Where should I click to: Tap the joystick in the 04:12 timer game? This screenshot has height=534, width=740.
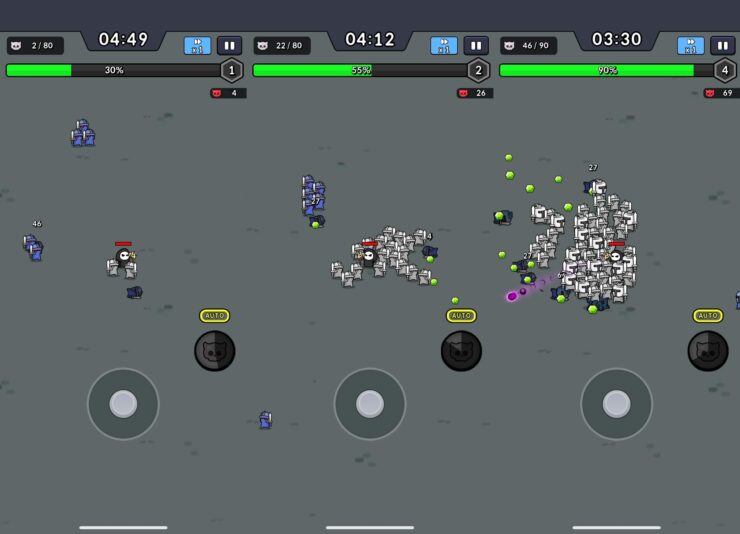click(370, 404)
